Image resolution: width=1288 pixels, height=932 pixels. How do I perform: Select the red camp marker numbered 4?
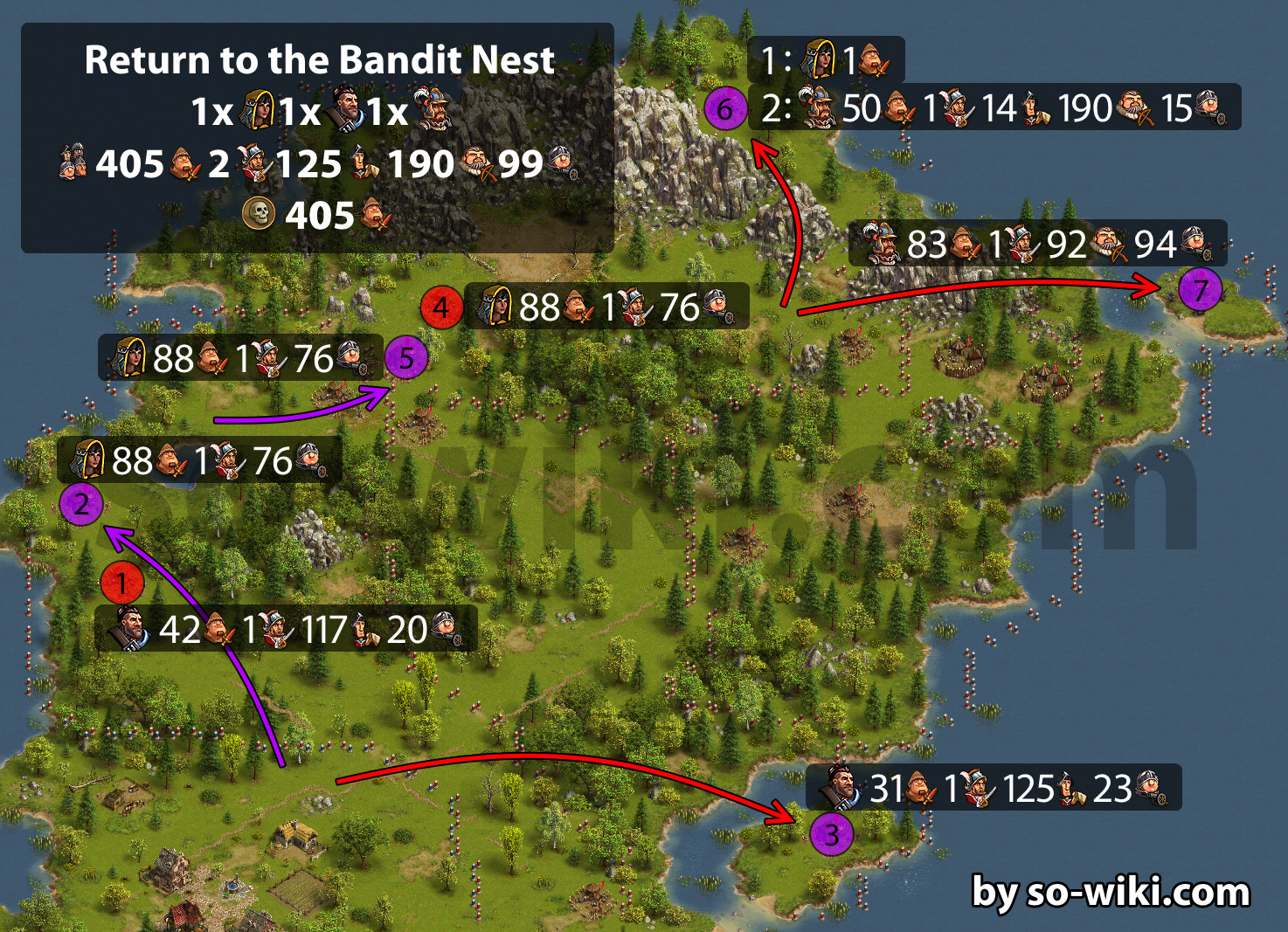tap(441, 307)
